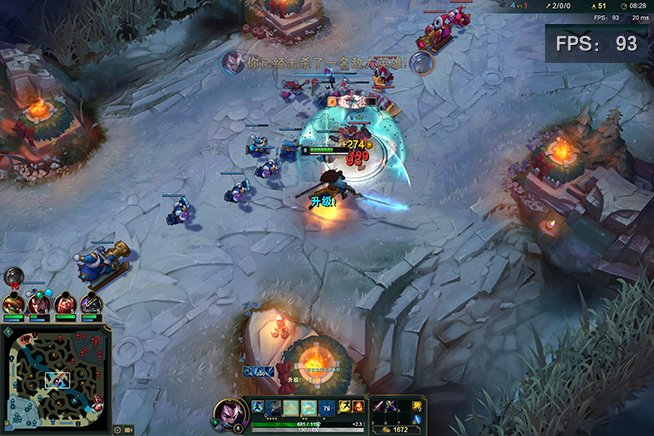Image resolution: width=654 pixels, height=436 pixels.
Task: Cast the Ignite summoner spell
Action: 359,406
